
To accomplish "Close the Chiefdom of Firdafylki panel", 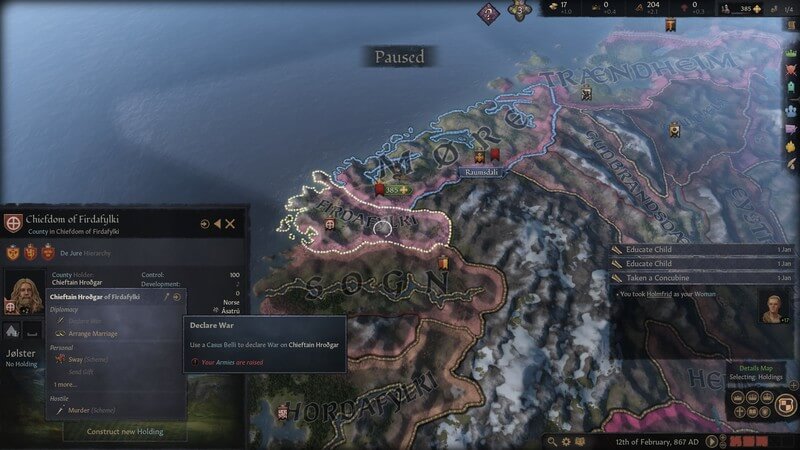I will [x=230, y=224].
